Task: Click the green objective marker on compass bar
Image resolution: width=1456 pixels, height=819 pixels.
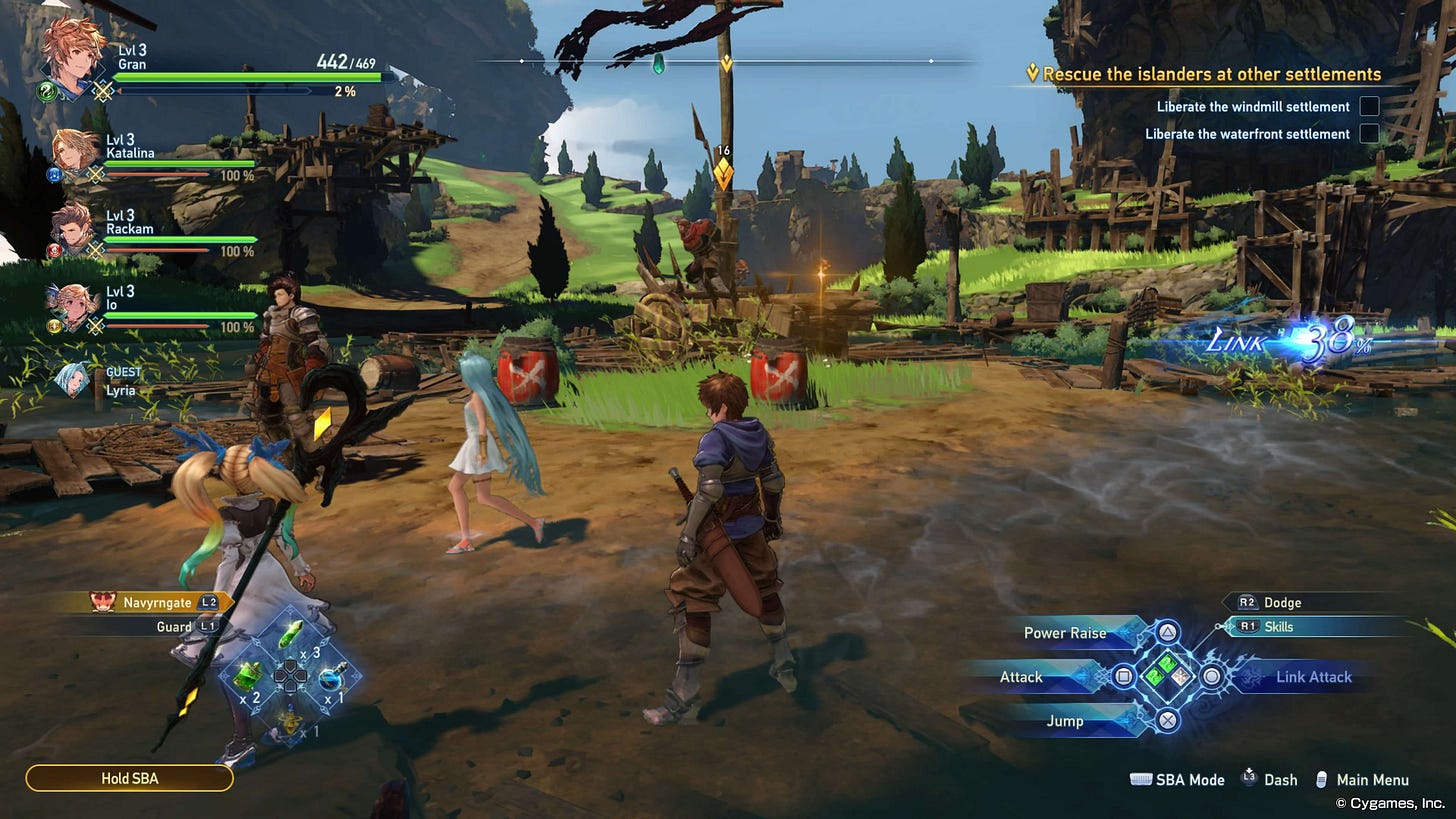Action: click(x=658, y=64)
